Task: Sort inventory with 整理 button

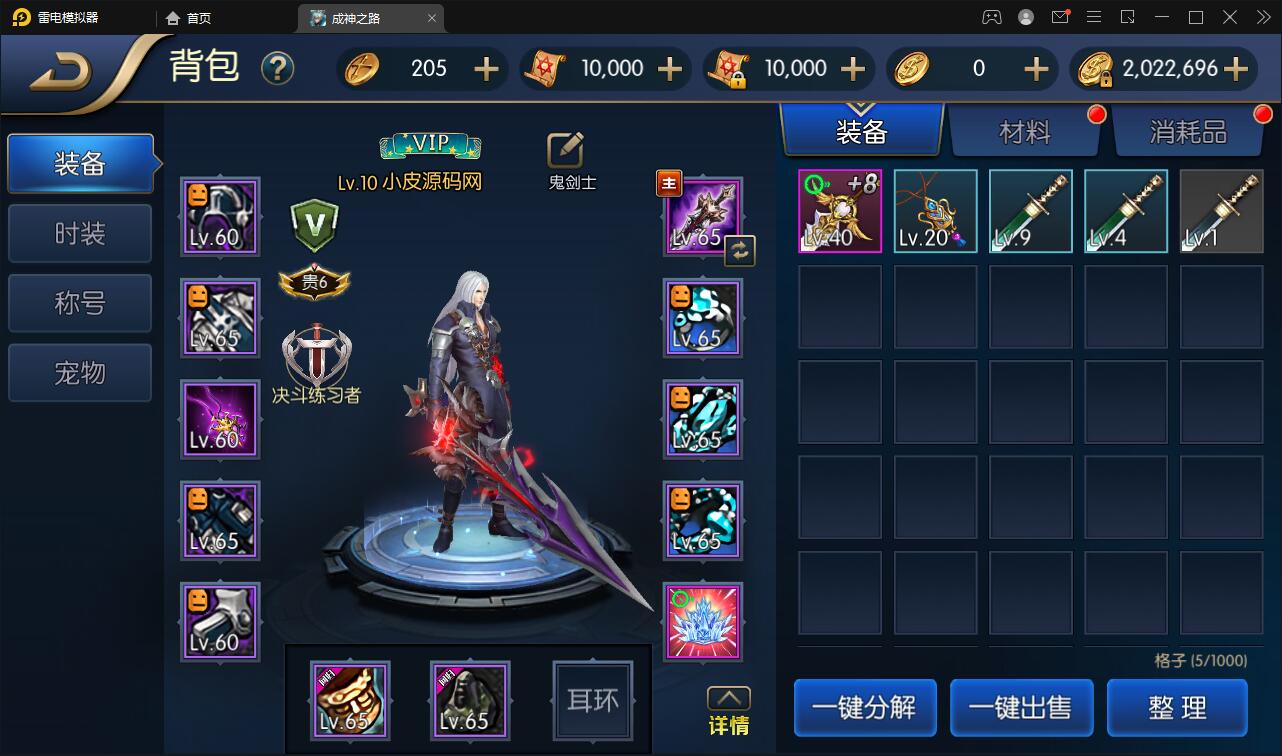Action: pyautogui.click(x=1177, y=708)
